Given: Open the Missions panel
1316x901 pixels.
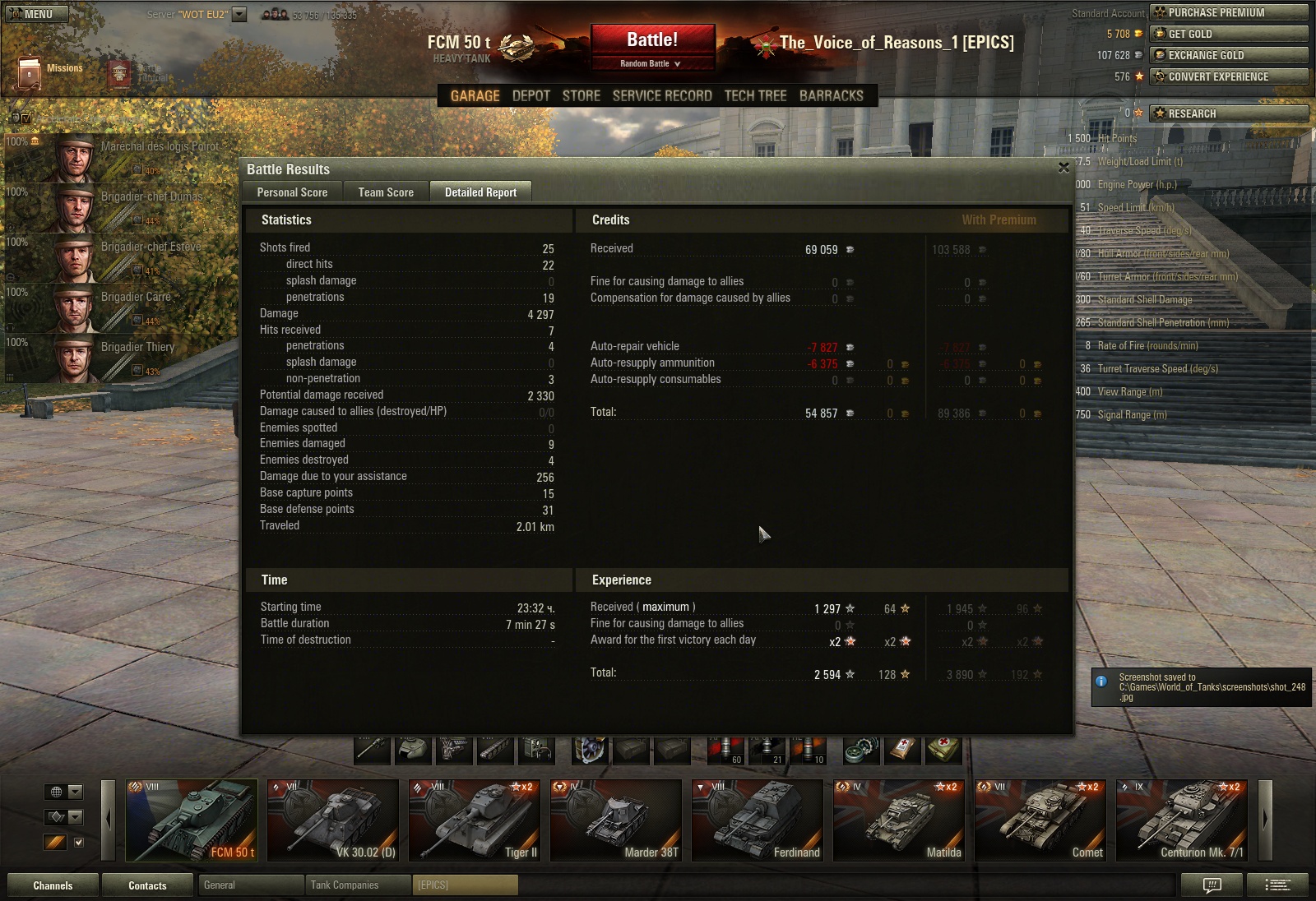Looking at the screenshot, I should pos(49,71).
